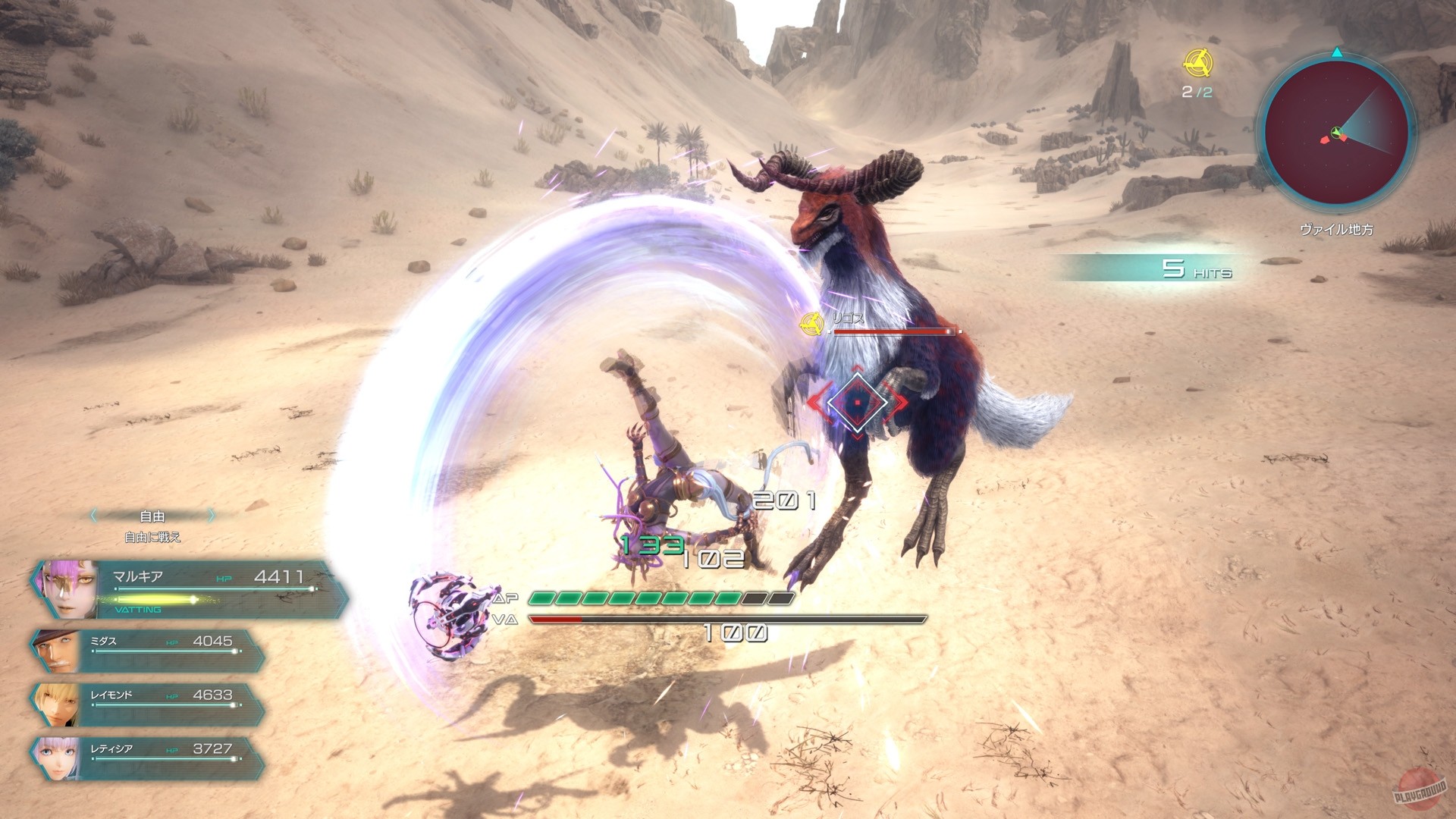Click the green player arrow on the minimap
This screenshot has width=1456, height=819.
1337,132
